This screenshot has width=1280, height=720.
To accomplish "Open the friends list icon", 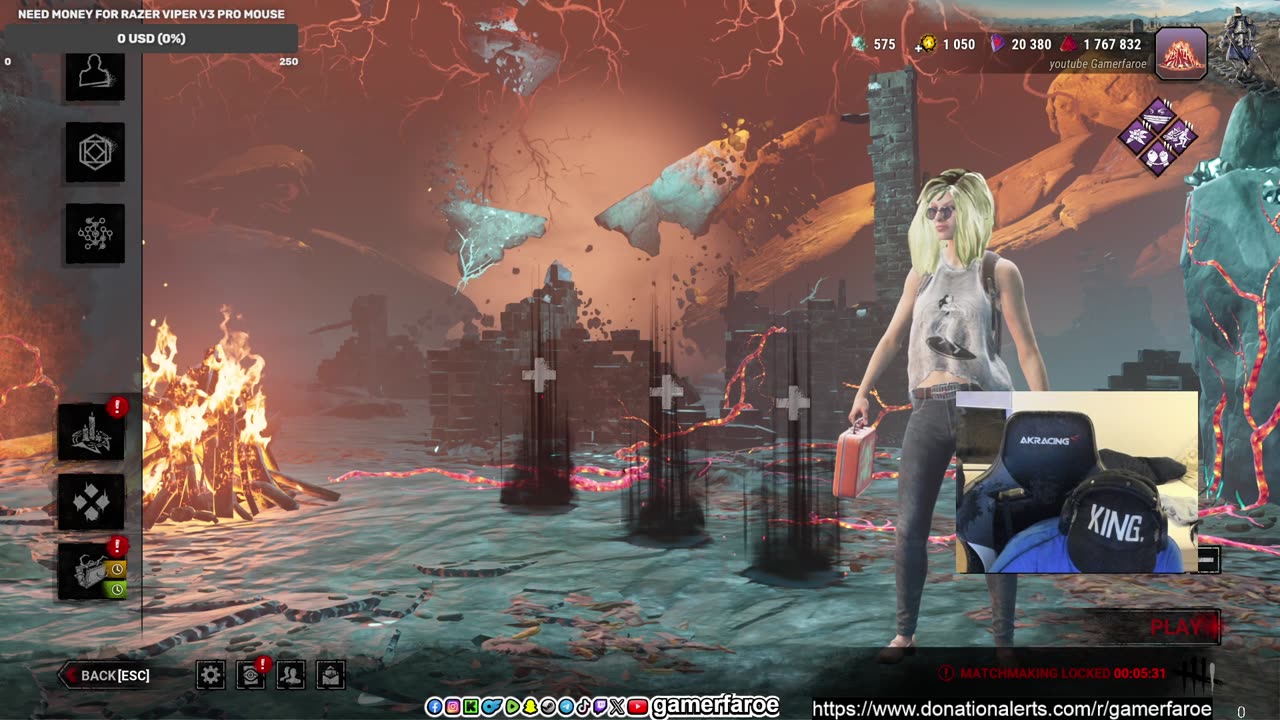I will point(290,675).
